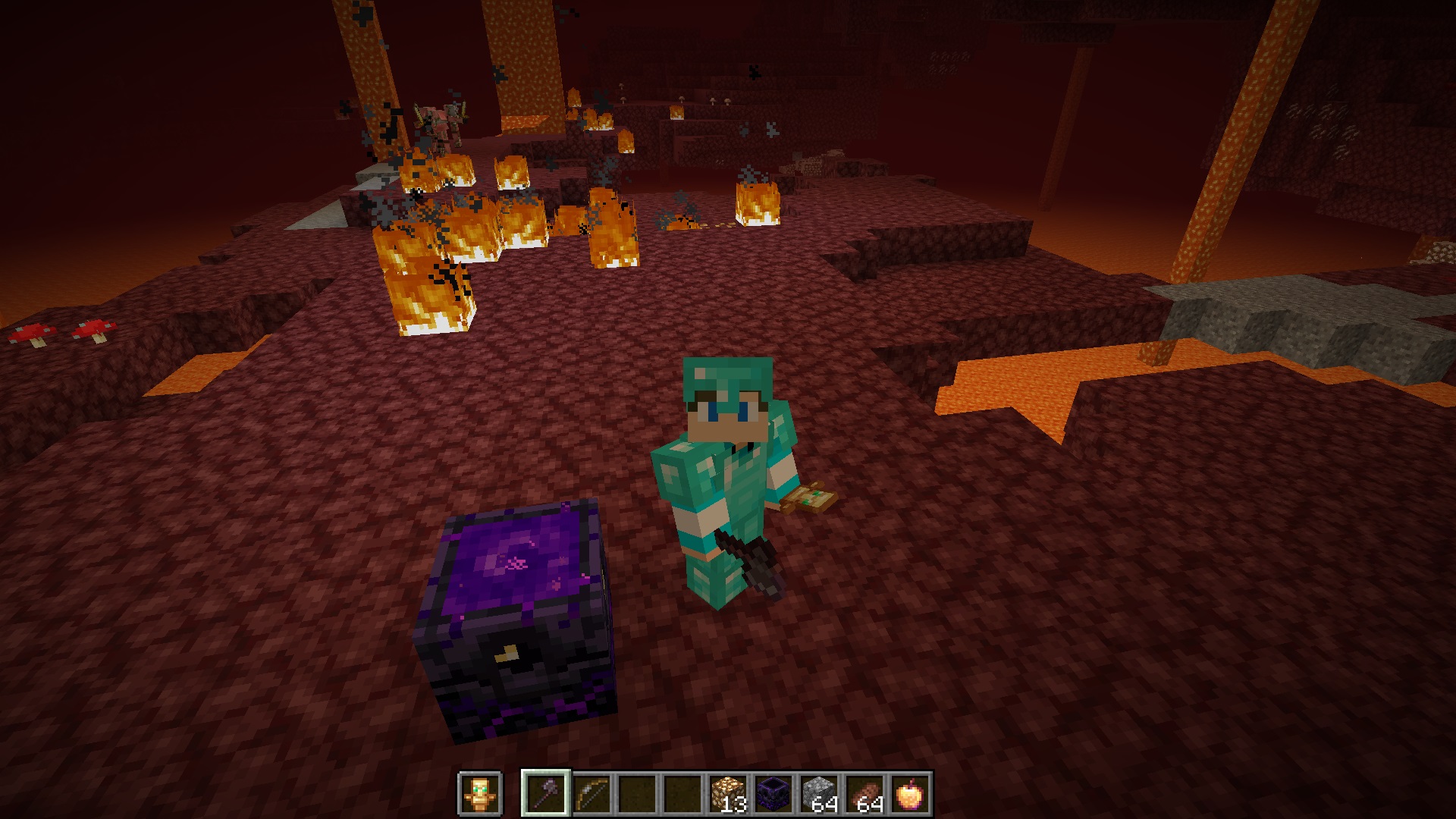Select the netherite axe hotbar slot

tap(545, 794)
